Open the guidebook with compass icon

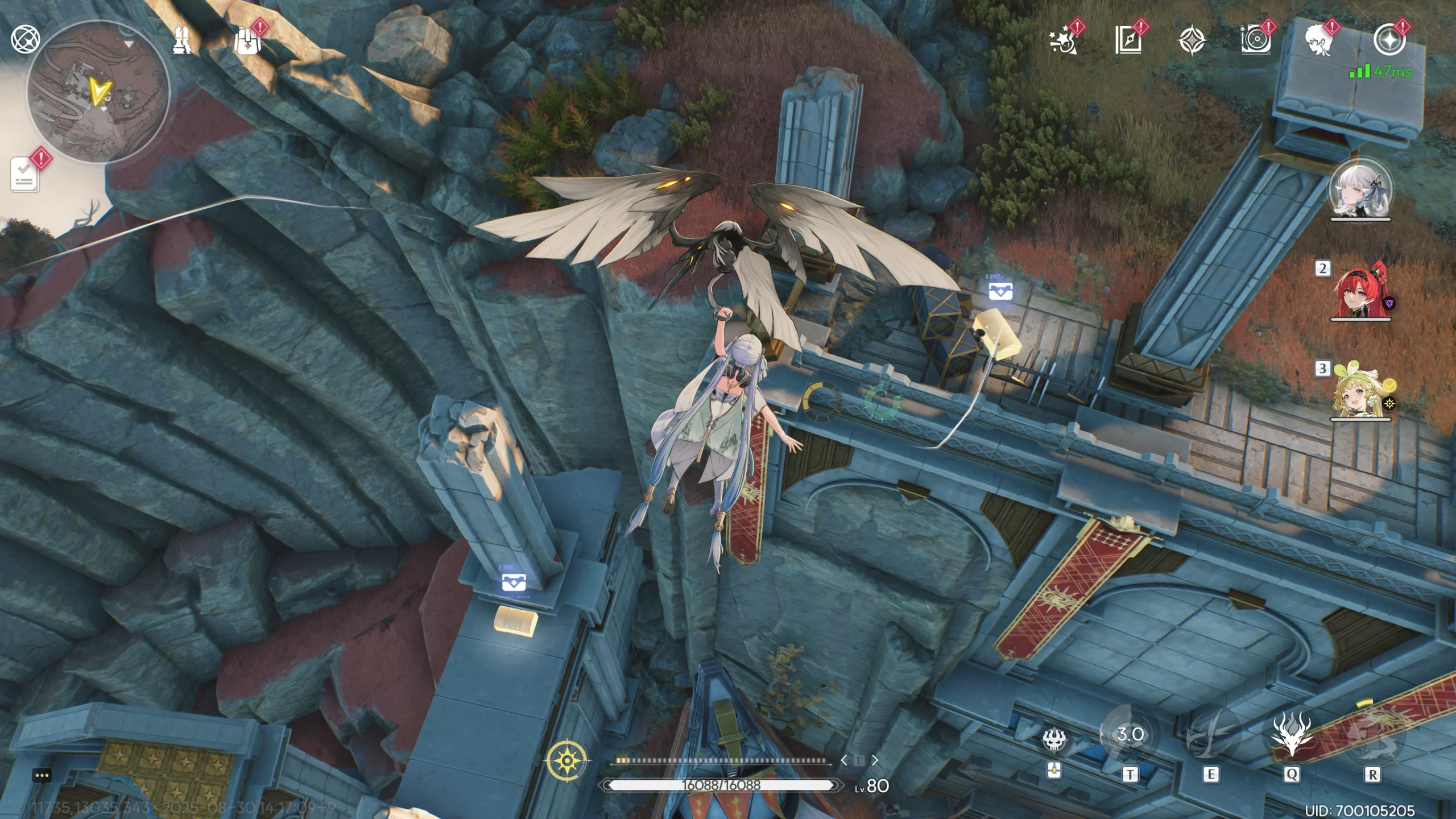pyautogui.click(x=1128, y=41)
